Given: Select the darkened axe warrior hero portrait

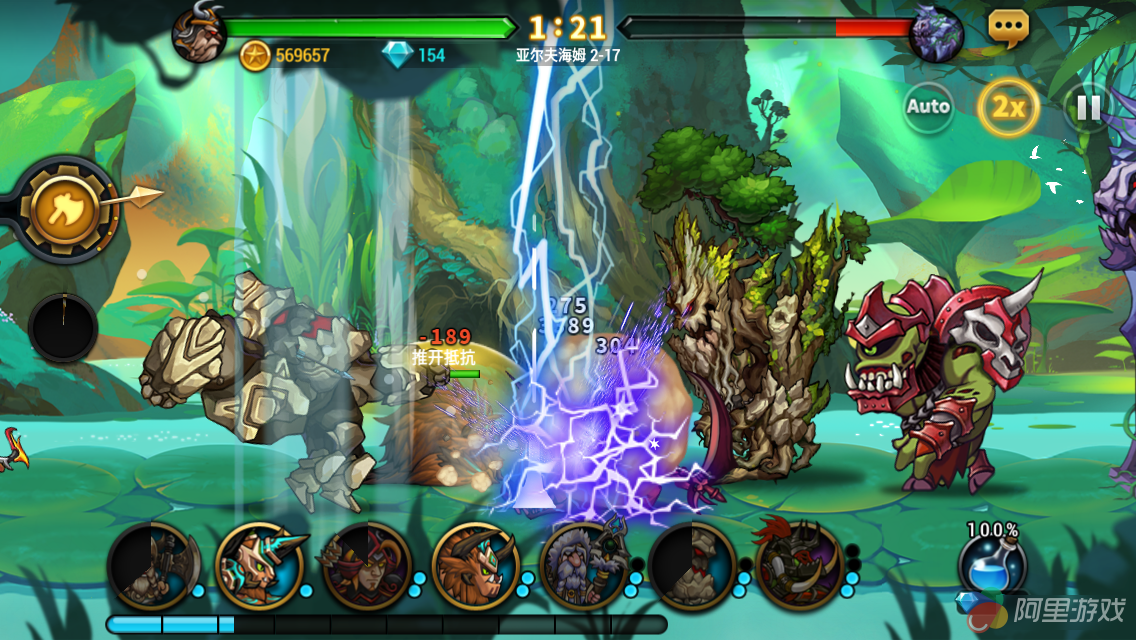Looking at the screenshot, I should (x=151, y=565).
